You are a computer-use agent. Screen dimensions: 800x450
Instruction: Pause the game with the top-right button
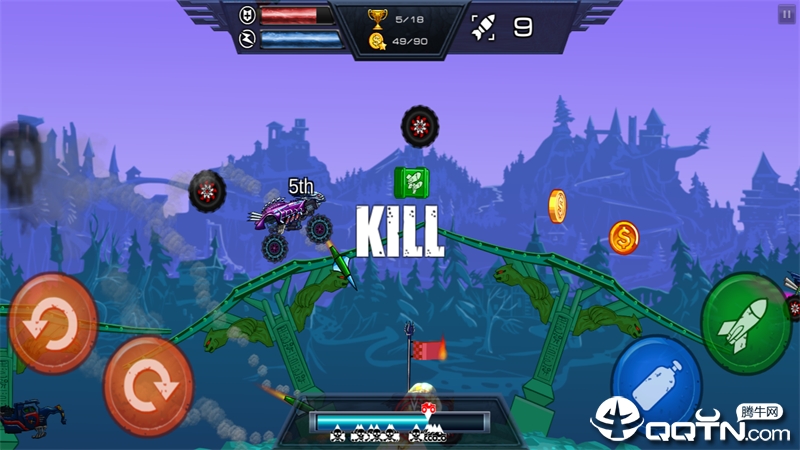[786, 14]
